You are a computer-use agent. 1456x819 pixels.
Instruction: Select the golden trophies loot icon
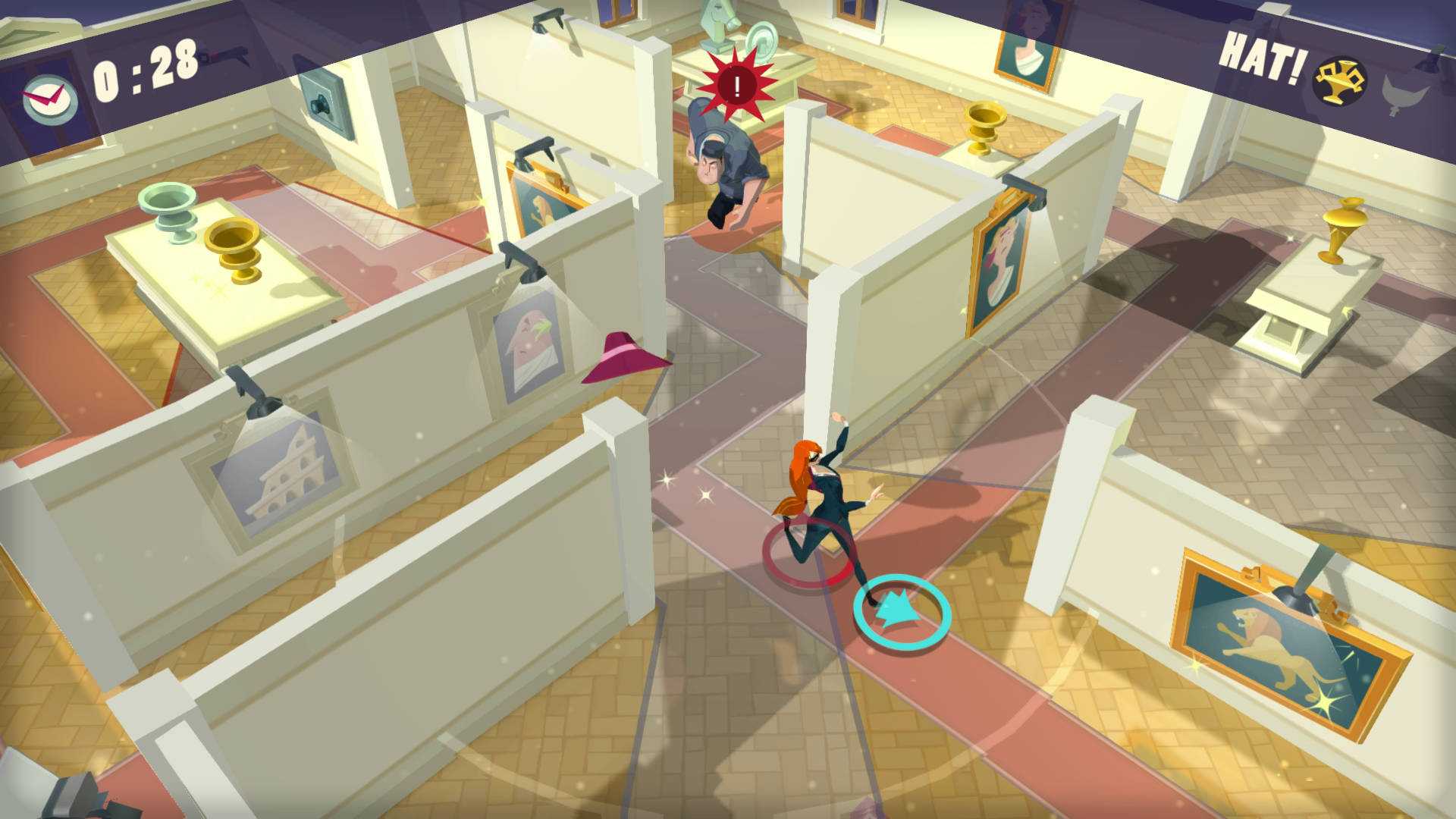pos(1339,78)
